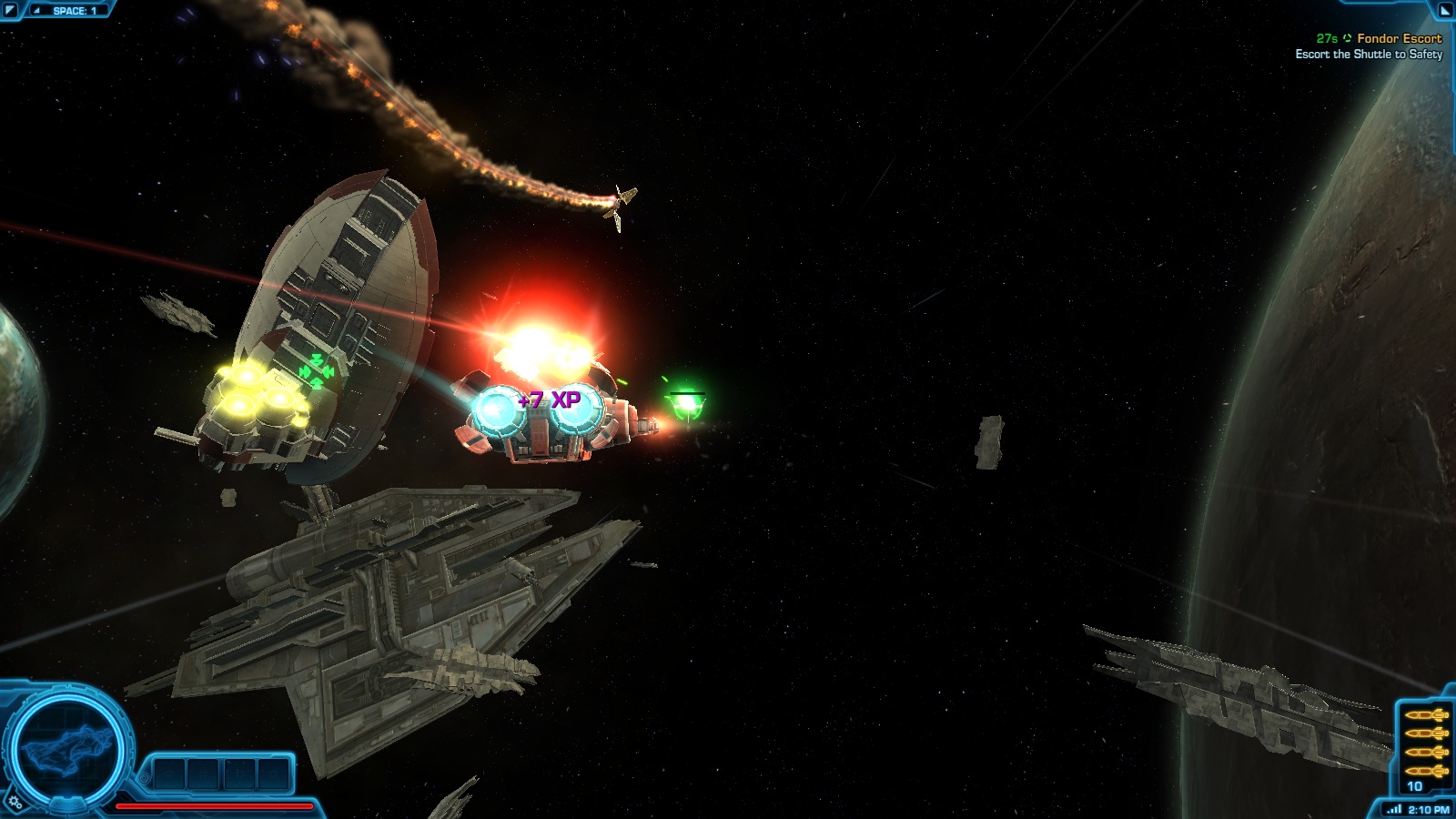Open the minimap settings gear icon
Screen dimensions: 1456x819
[15, 803]
